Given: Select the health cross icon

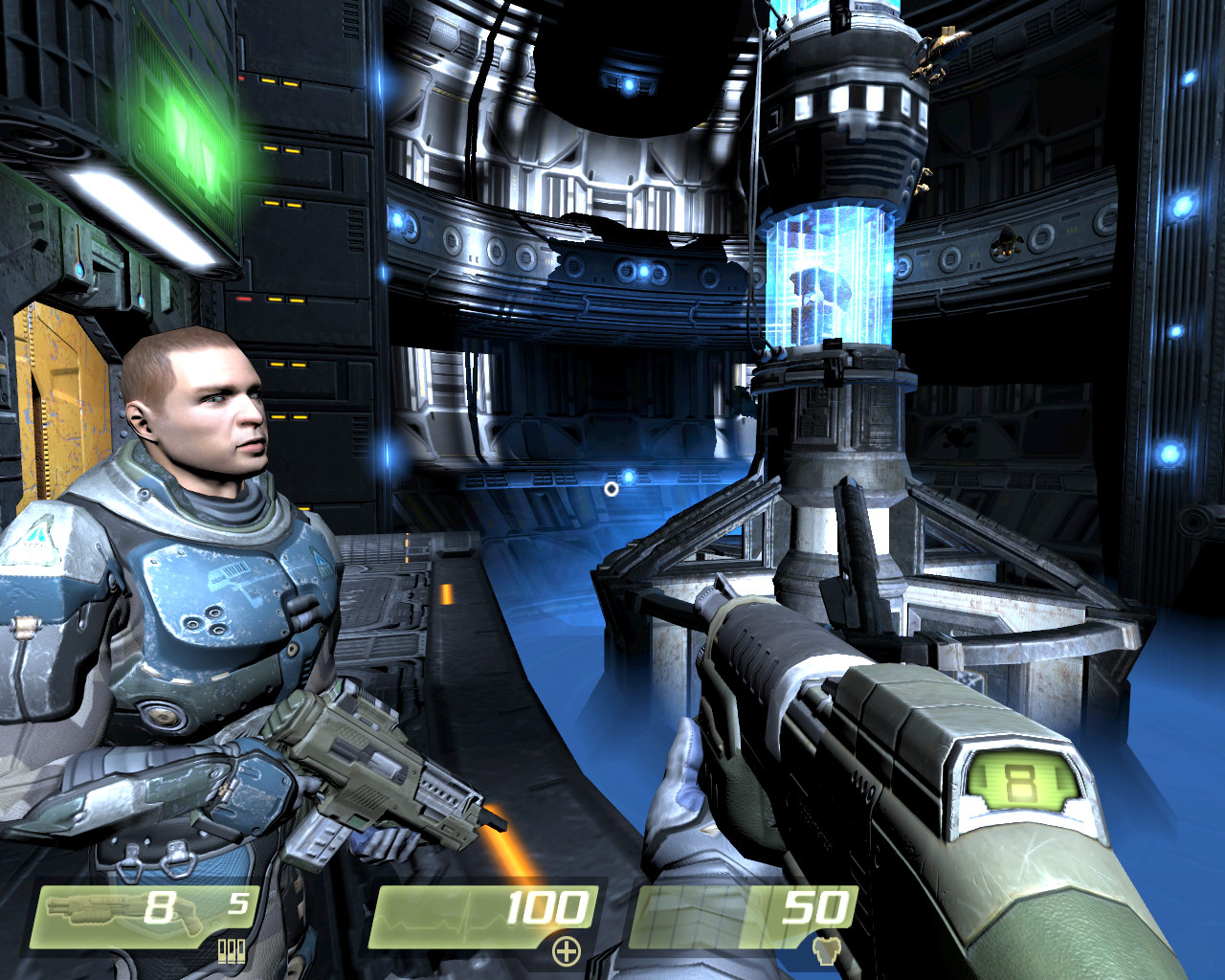Looking at the screenshot, I should [x=567, y=950].
